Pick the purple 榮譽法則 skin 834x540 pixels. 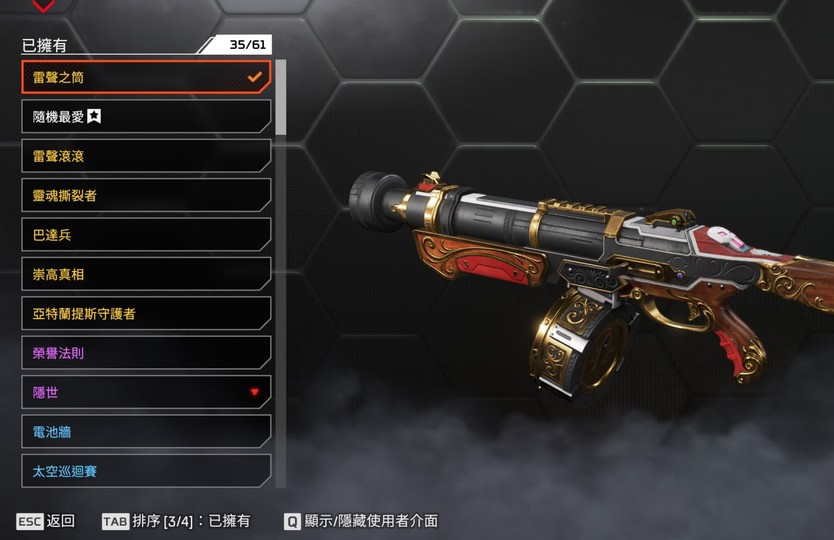click(146, 353)
